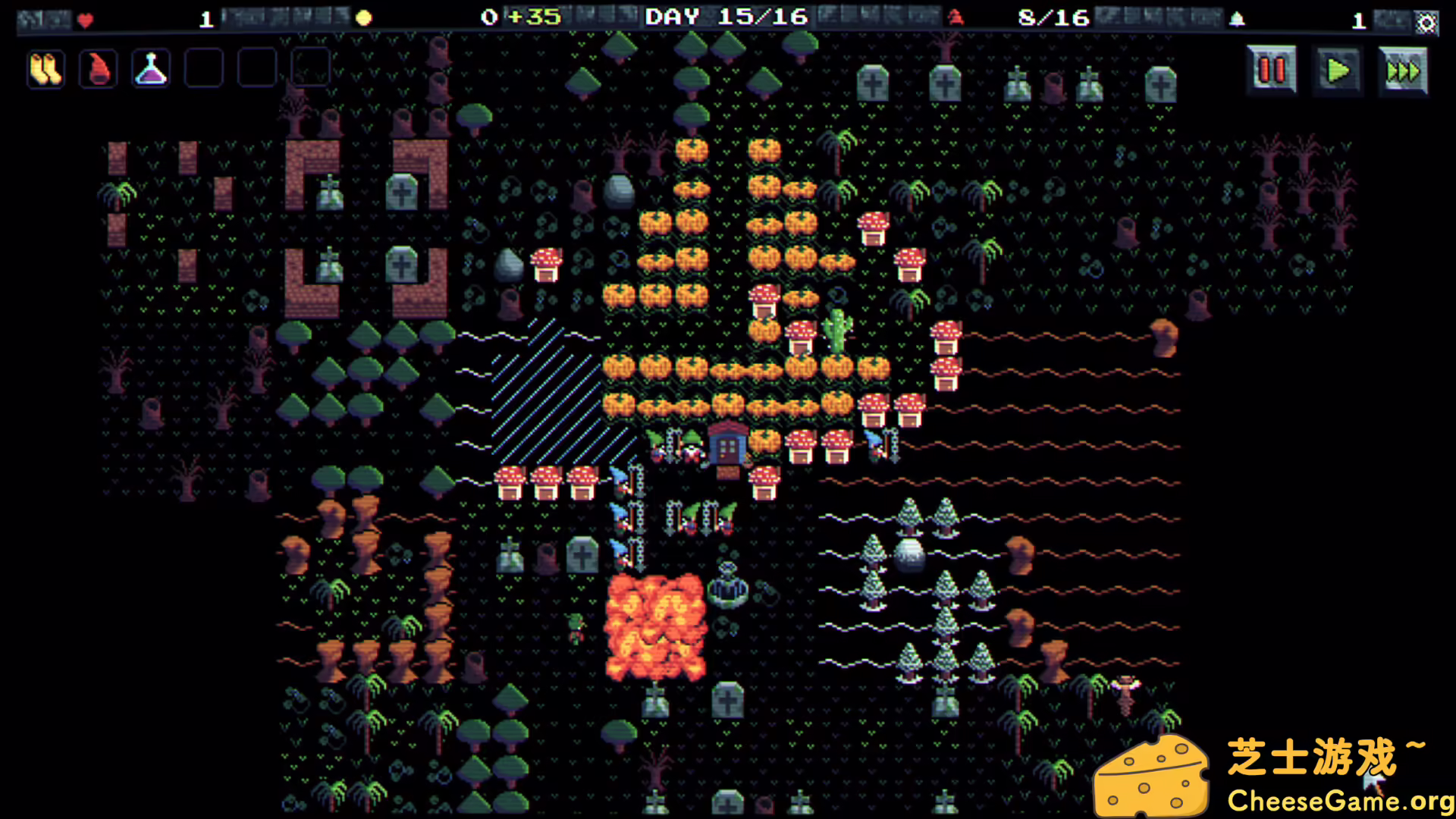Click the white bell icon in the top bar
Image resolution: width=1456 pixels, height=819 pixels.
click(x=1238, y=17)
